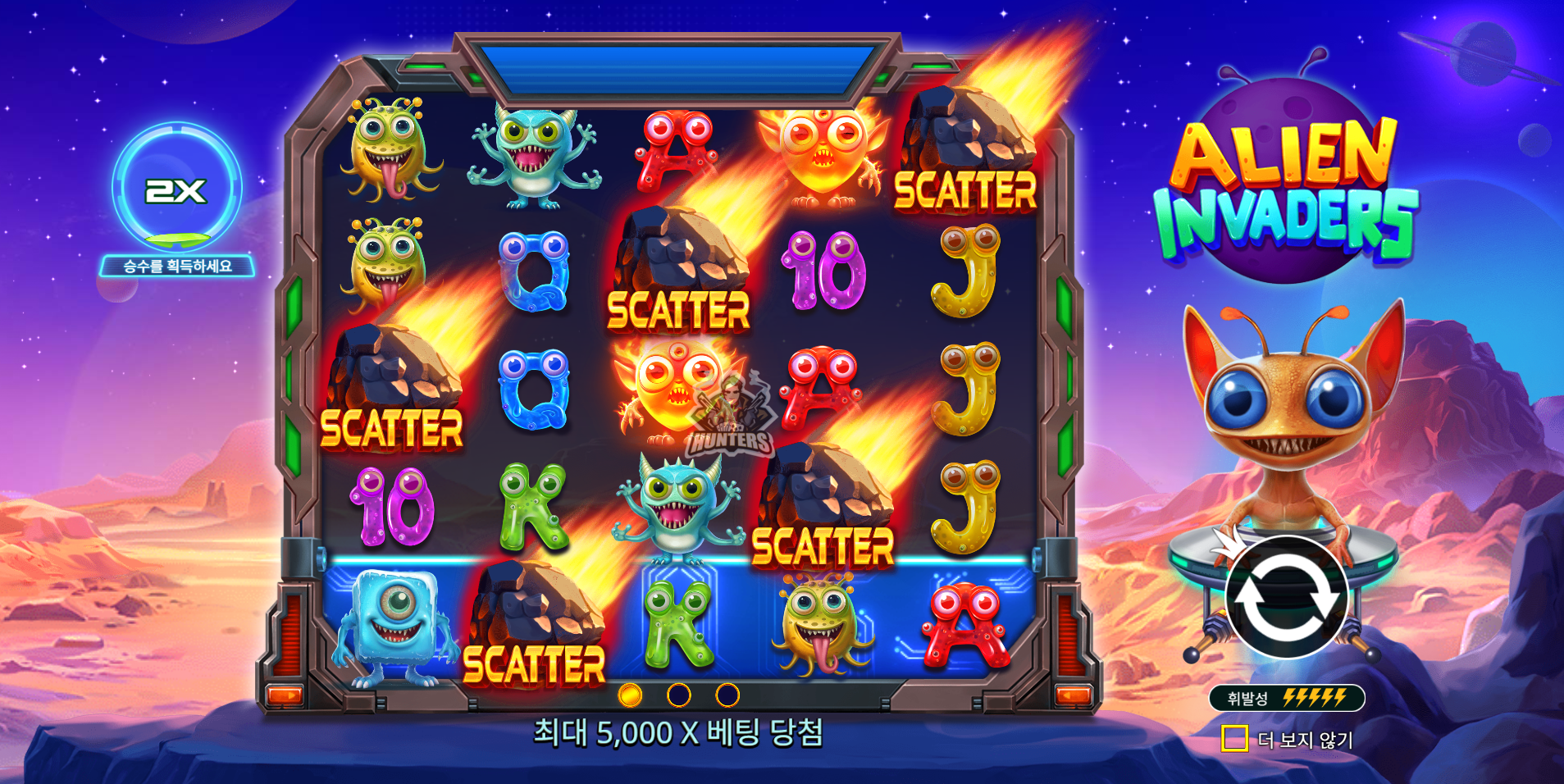Show the last intro page dot's slide
Viewport: 1564px width, 784px height.
click(x=727, y=695)
